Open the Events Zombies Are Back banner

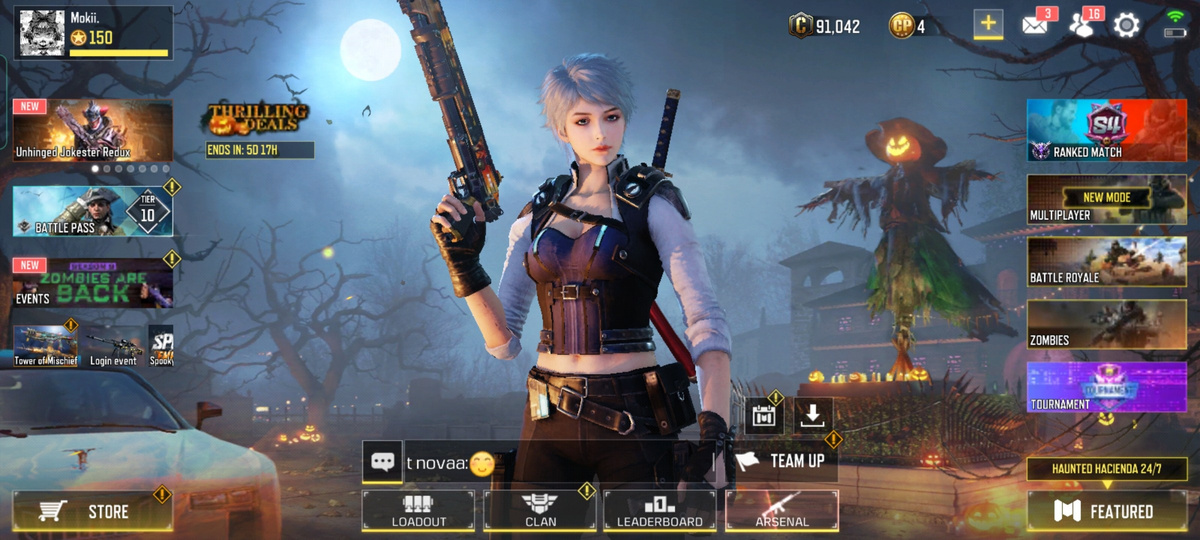pyautogui.click(x=92, y=283)
